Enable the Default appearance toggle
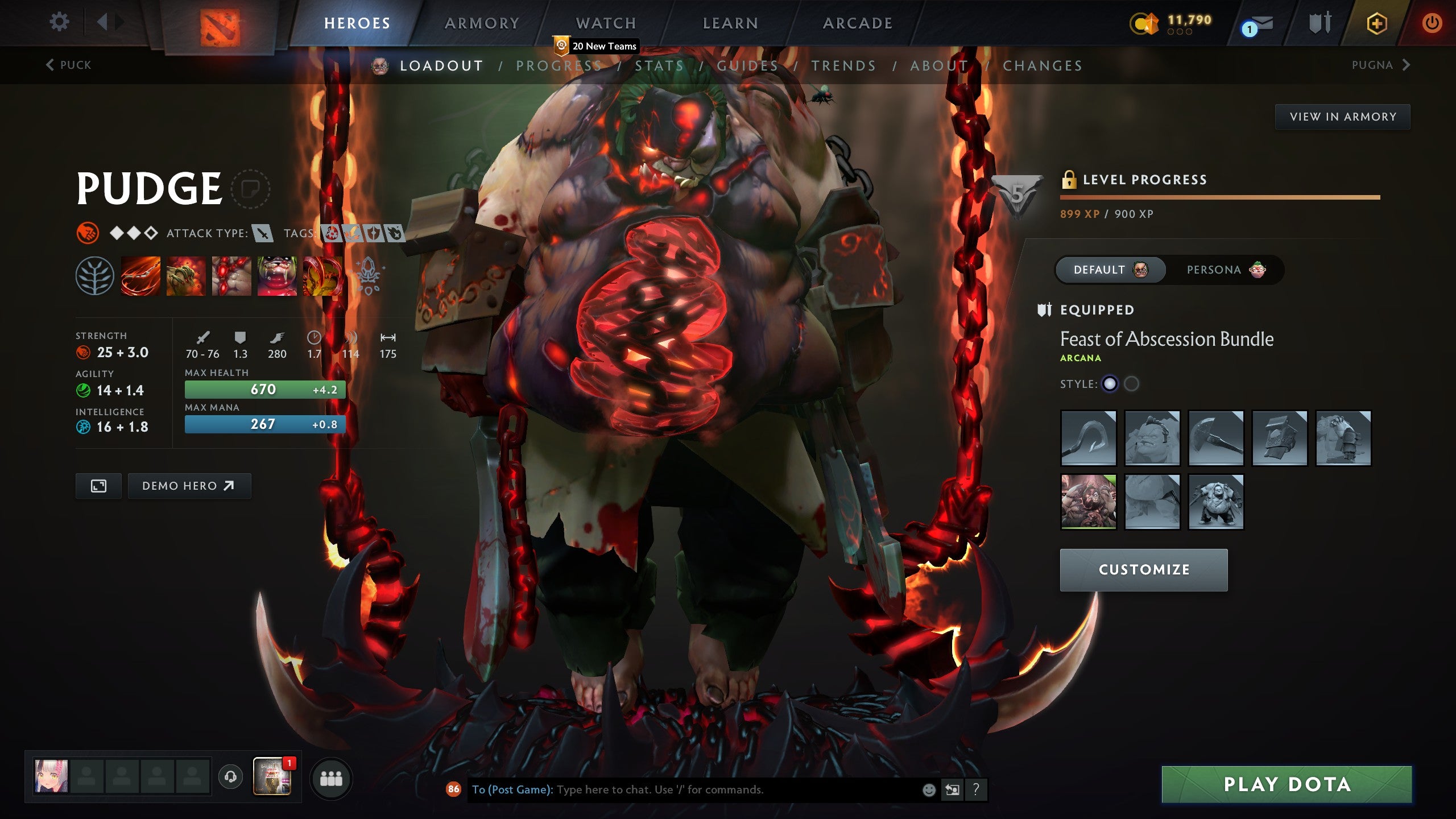Screen dimensions: 1456x819 click(1109, 270)
